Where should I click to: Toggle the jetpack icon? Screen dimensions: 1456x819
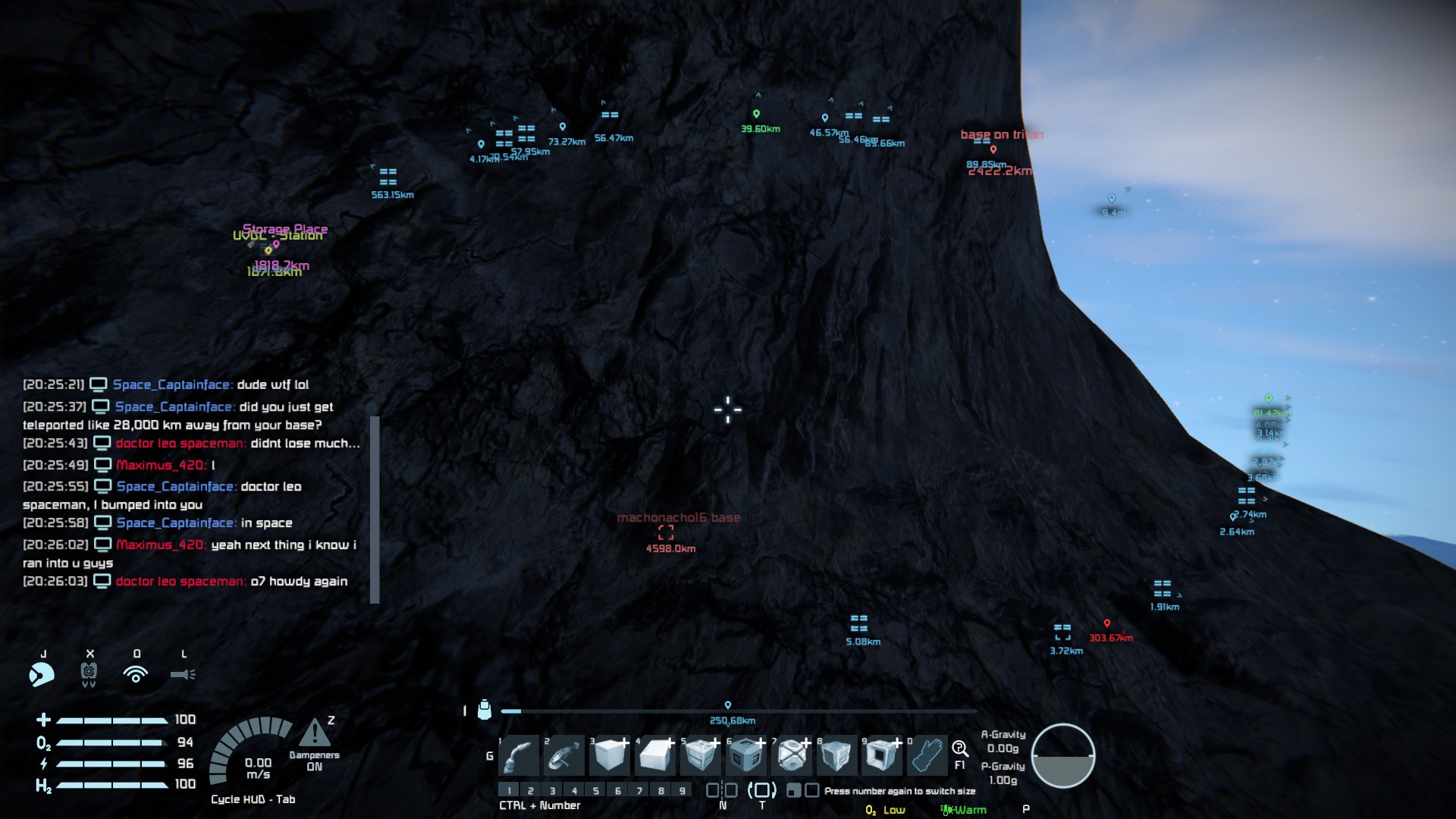tap(89, 673)
